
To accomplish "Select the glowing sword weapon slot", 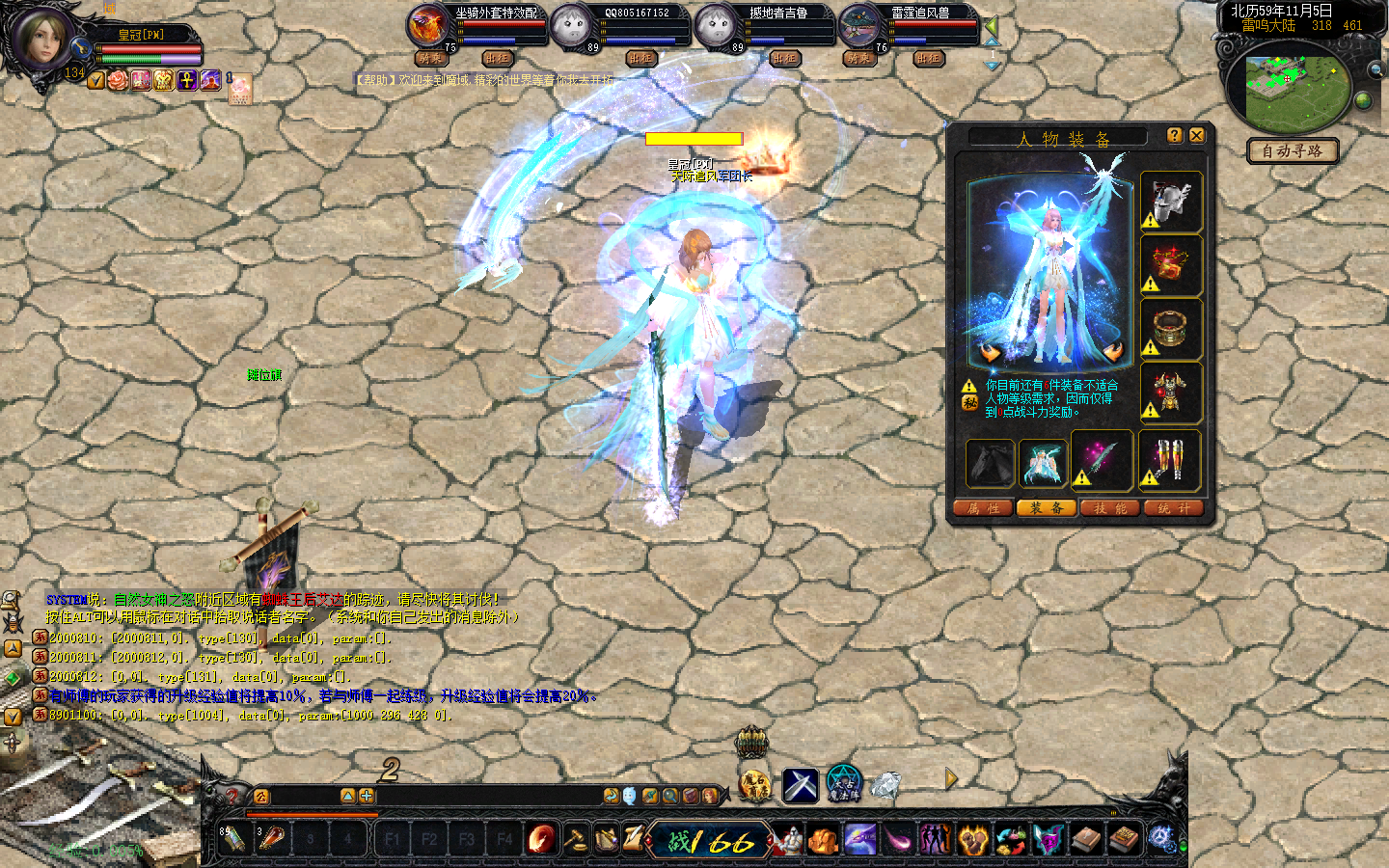I will 1101,459.
